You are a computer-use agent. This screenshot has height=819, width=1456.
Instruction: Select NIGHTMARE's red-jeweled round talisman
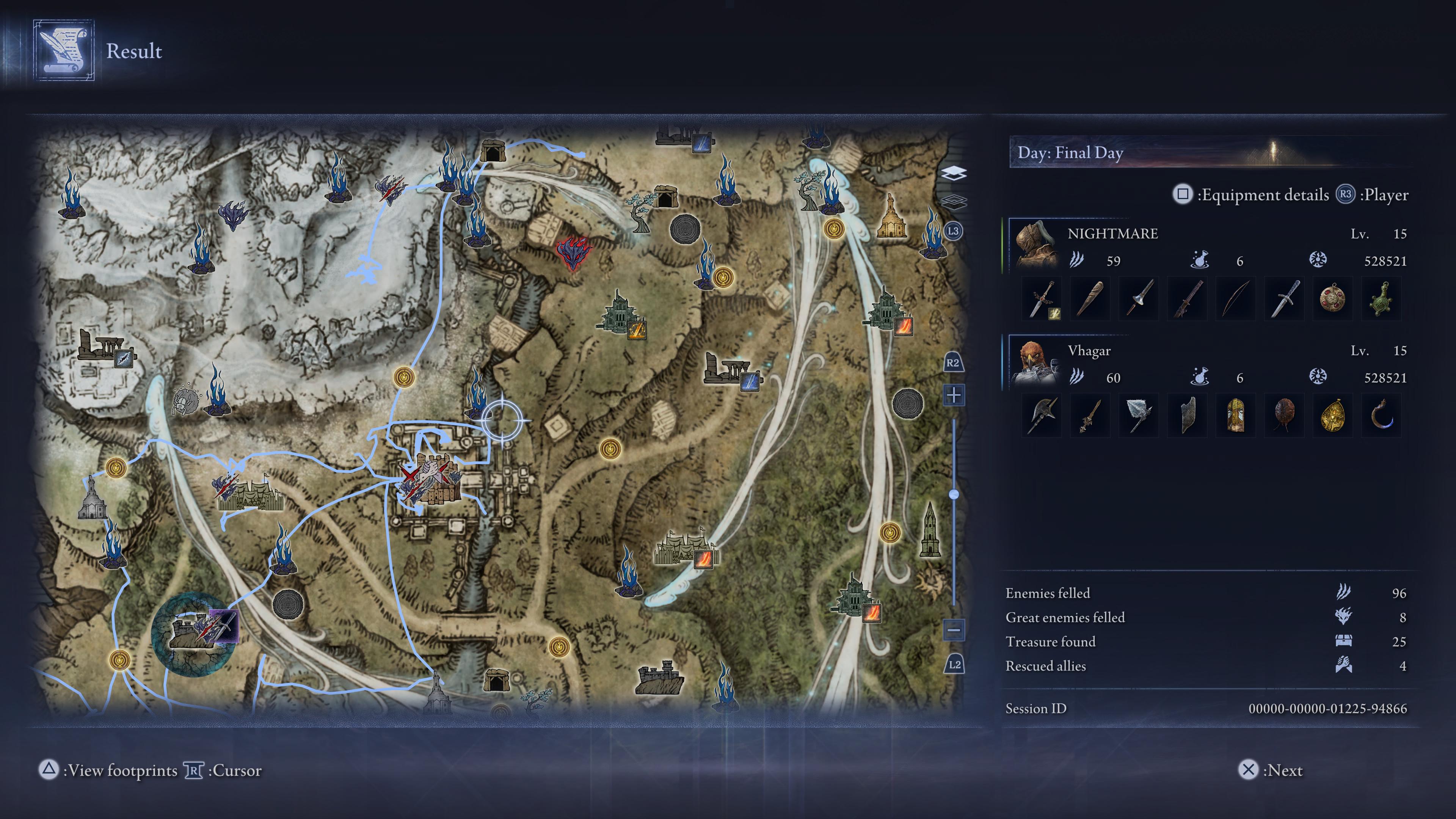point(1332,299)
